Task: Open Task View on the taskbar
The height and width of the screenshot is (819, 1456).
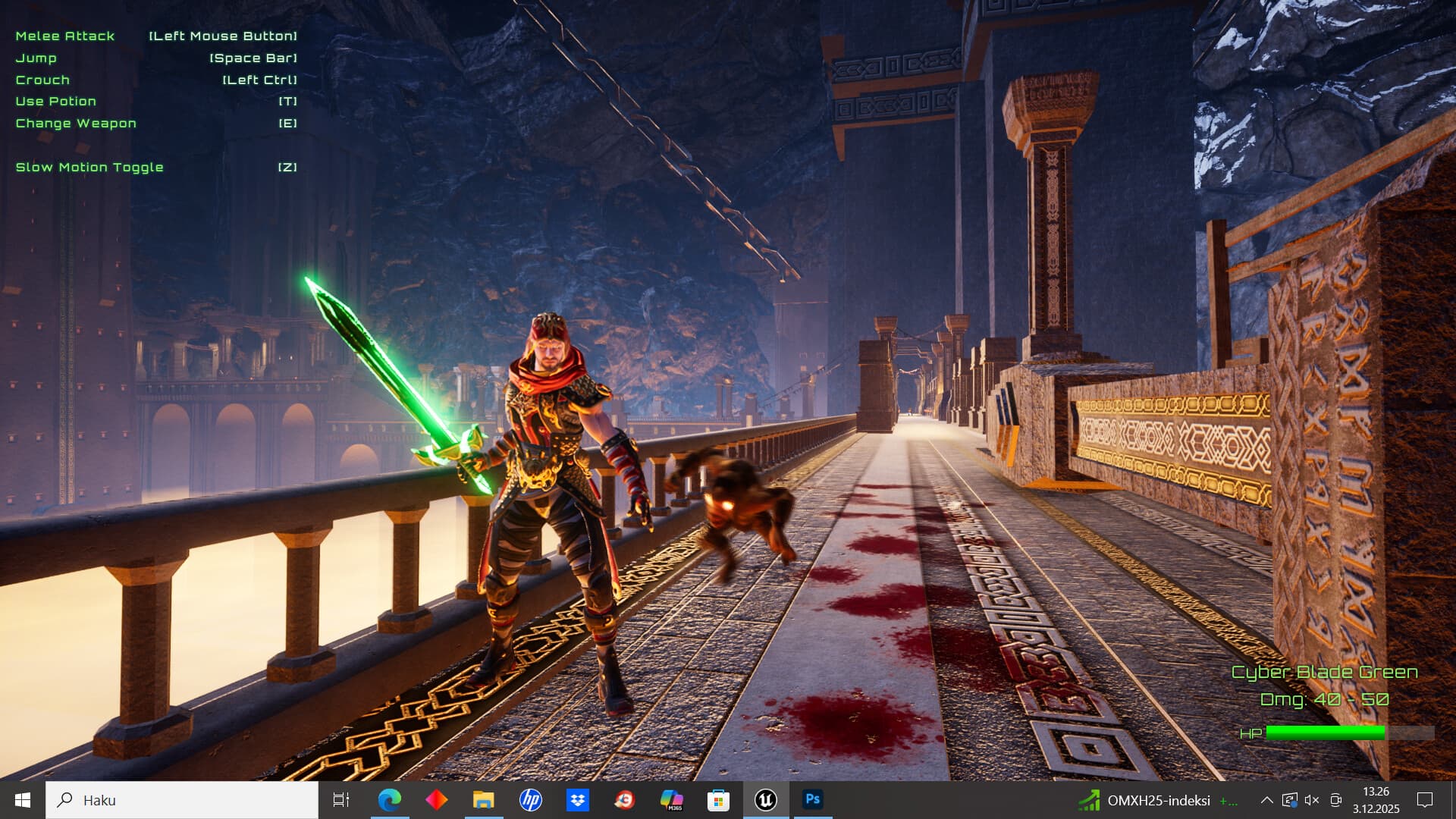Action: [x=341, y=799]
